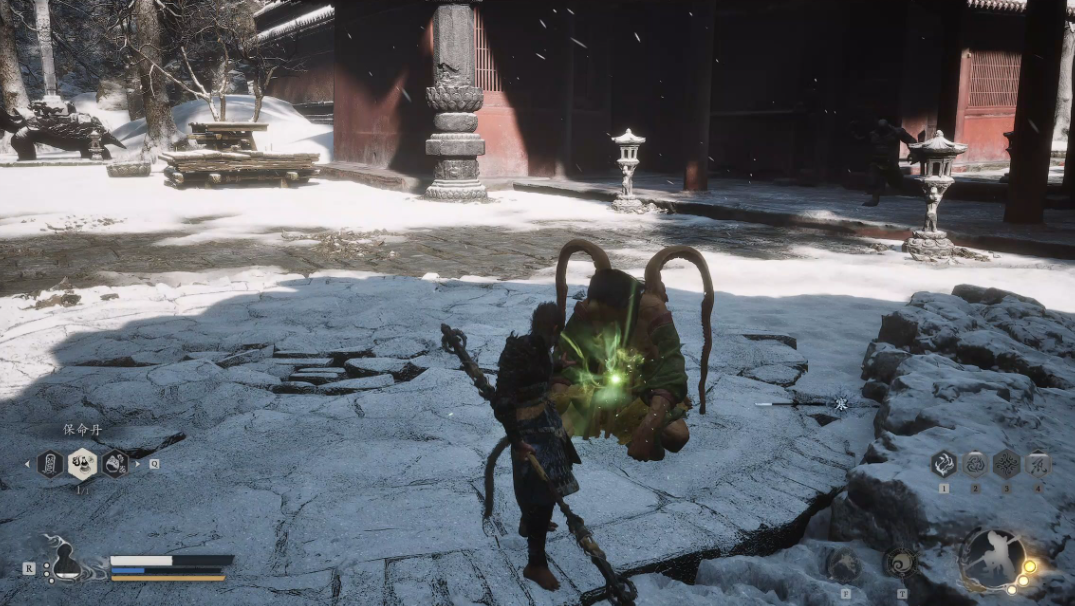Select the highlighted 保命丹 pill slot
The height and width of the screenshot is (606, 1075).
[x=82, y=463]
